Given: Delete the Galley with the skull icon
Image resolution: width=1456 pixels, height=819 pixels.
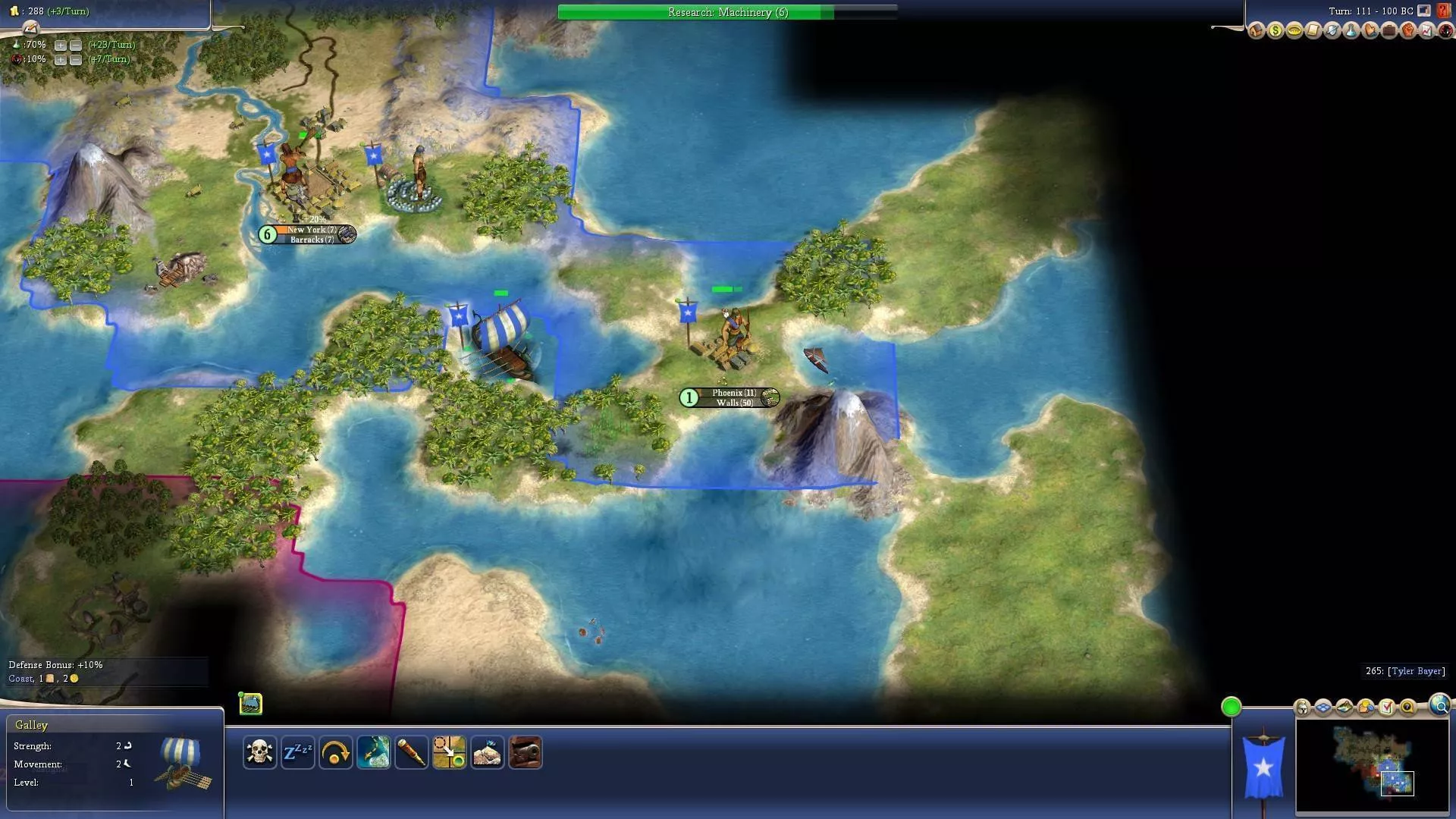Looking at the screenshot, I should click(259, 752).
